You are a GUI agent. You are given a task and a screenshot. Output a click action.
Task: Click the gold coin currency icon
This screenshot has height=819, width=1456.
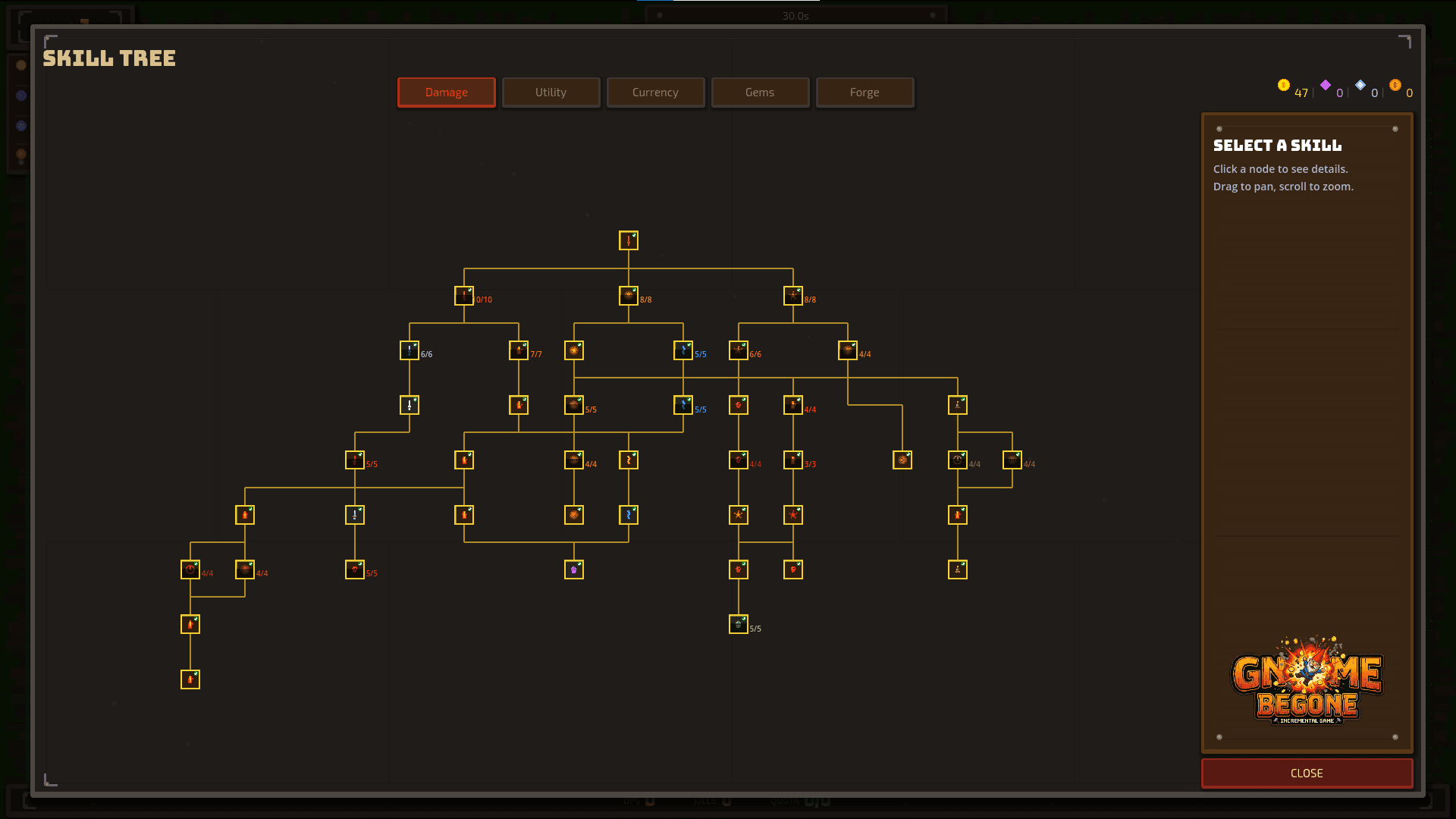(x=1283, y=86)
